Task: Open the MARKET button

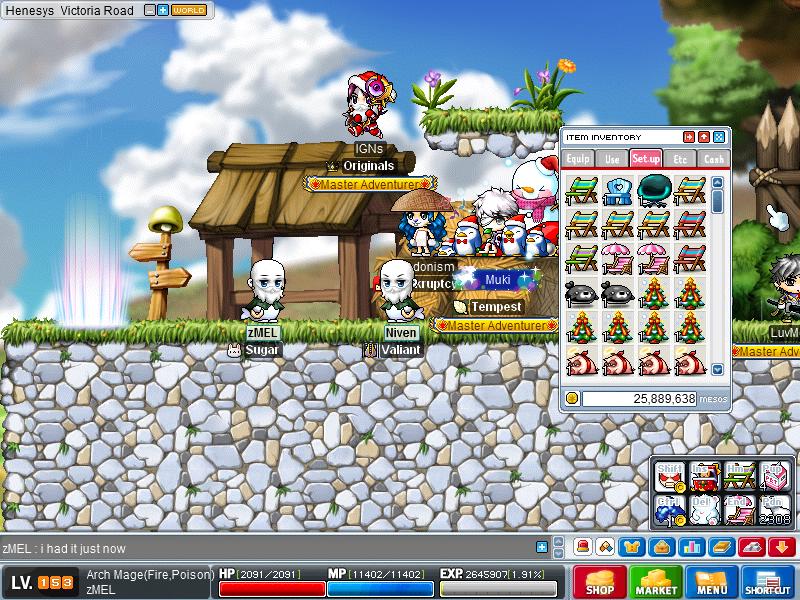Action: [655, 581]
